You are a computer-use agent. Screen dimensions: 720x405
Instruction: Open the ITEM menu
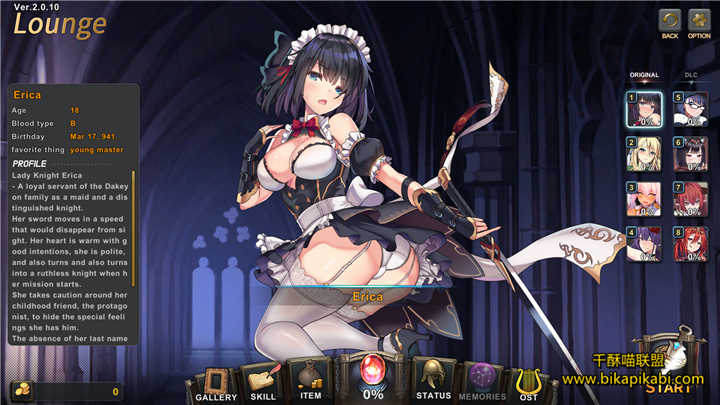click(310, 379)
